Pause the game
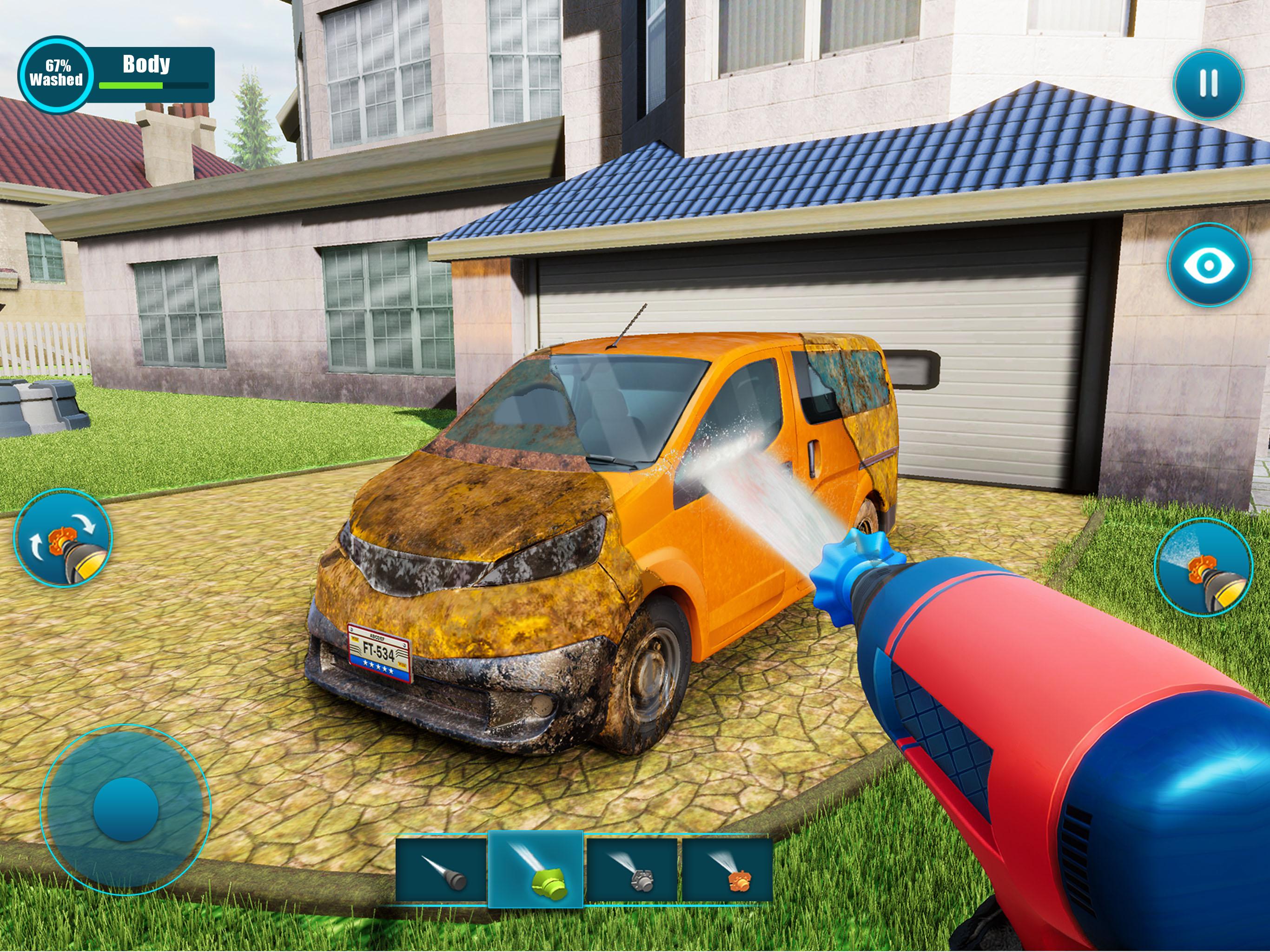 click(x=1209, y=84)
